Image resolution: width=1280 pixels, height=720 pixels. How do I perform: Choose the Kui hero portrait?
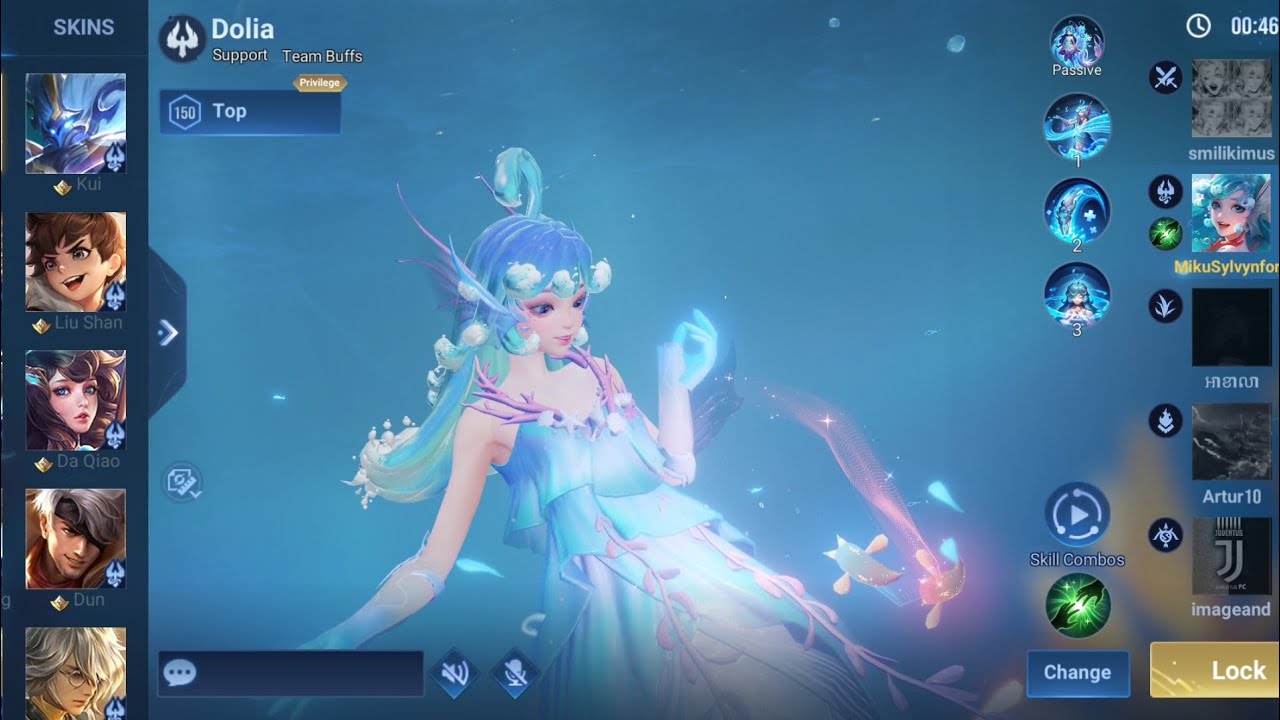(76, 124)
